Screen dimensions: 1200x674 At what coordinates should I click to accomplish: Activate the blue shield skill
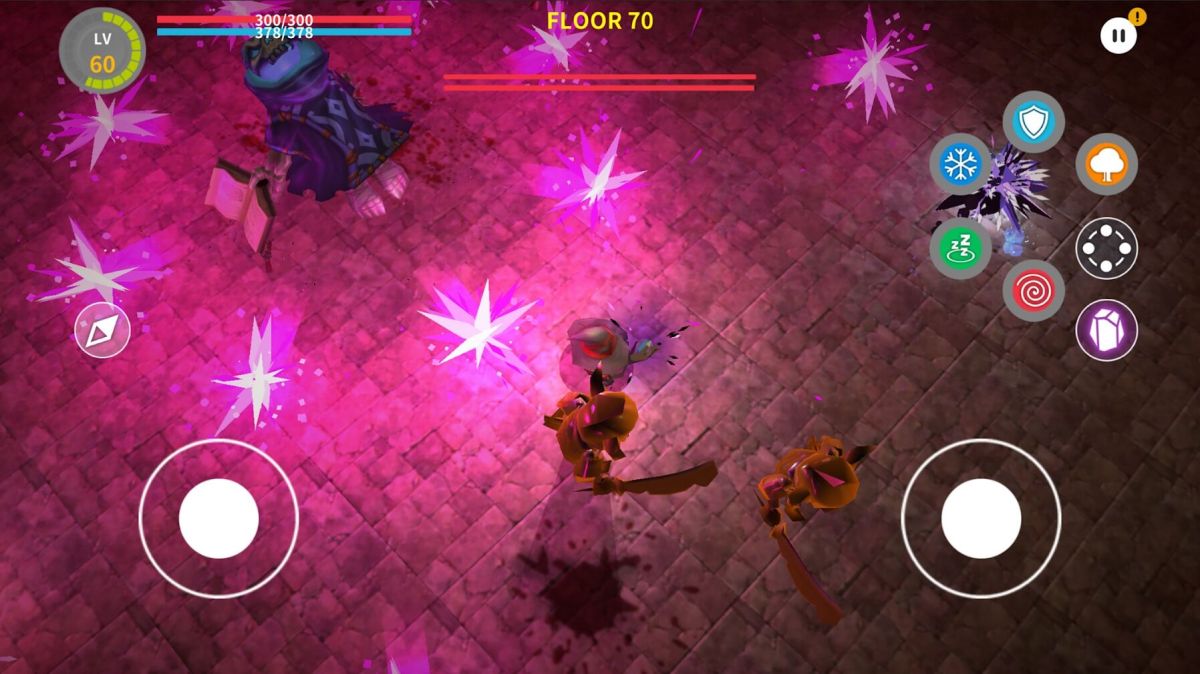(1033, 122)
